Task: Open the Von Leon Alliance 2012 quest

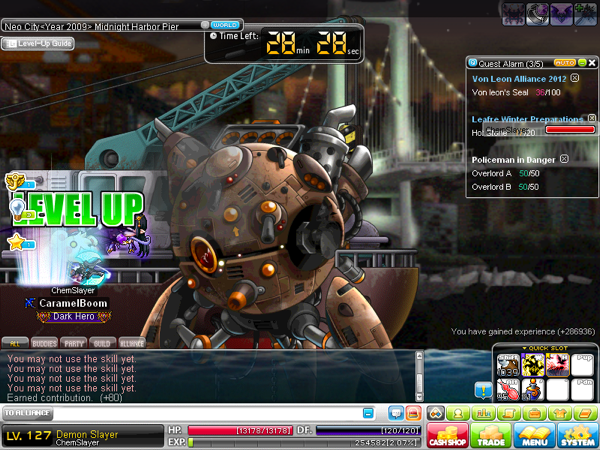Action: pos(518,77)
